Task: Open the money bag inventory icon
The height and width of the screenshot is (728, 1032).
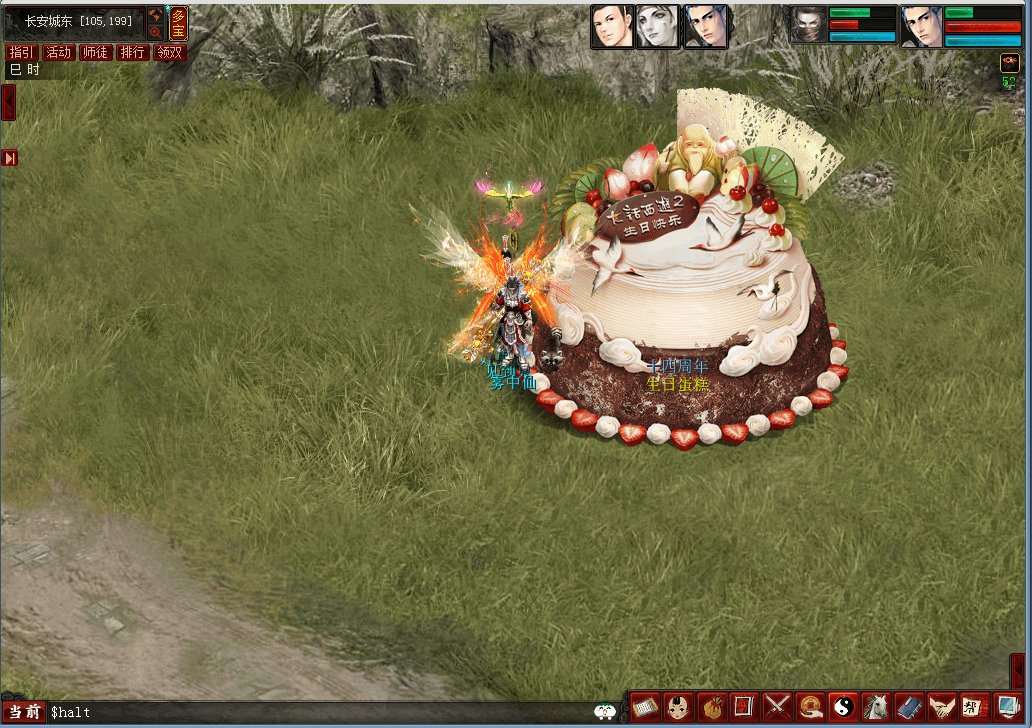Action: (x=711, y=708)
